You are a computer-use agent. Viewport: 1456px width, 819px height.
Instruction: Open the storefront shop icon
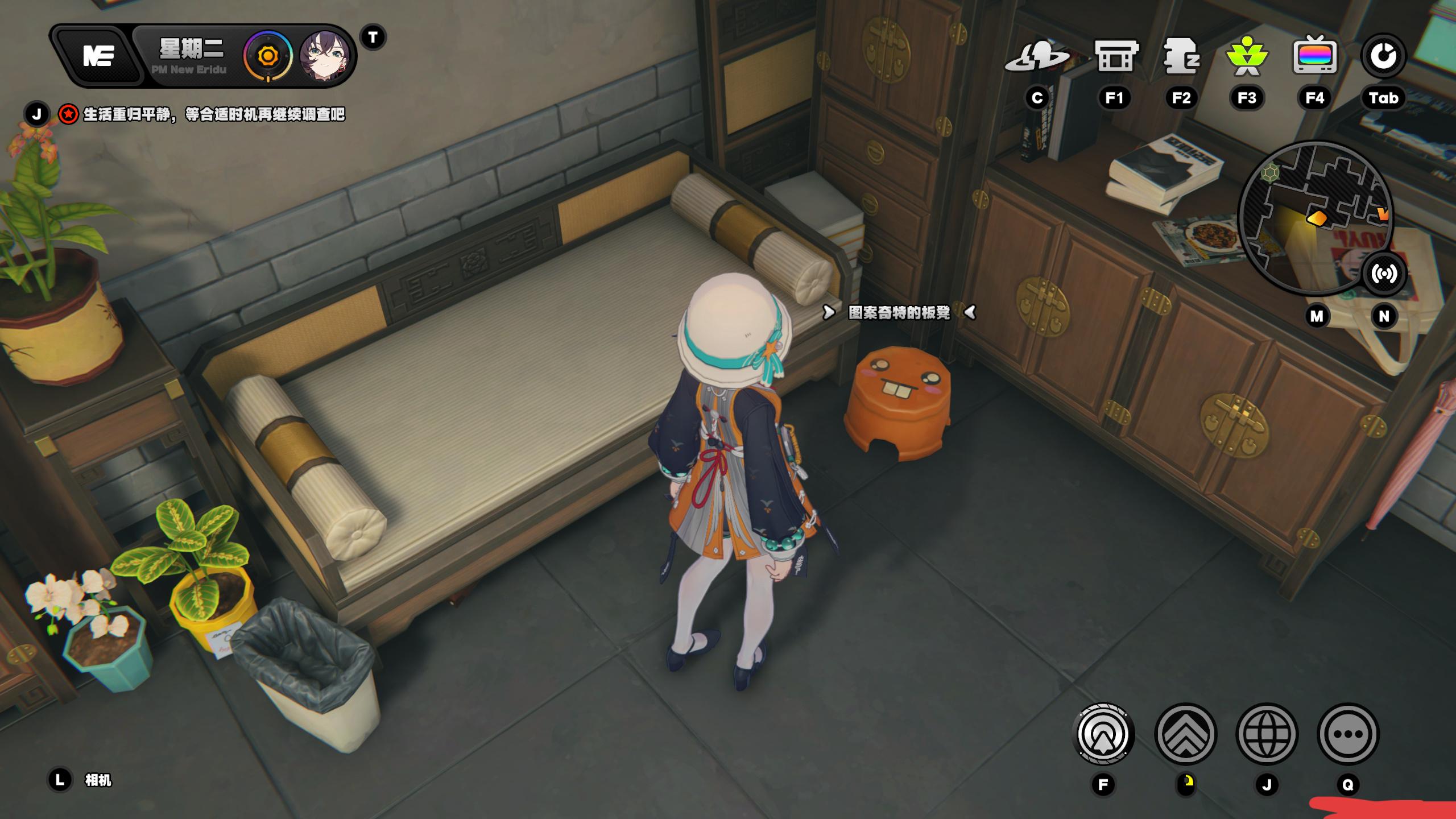[1115, 57]
